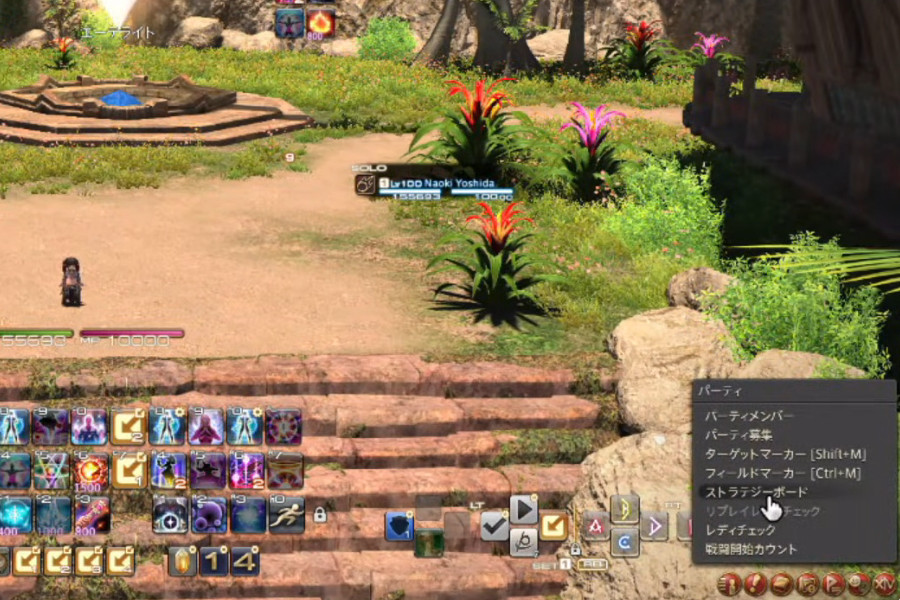Viewport: 900px width, 600px height.
Task: Choose the red A waymark icon
Action: pyautogui.click(x=596, y=524)
